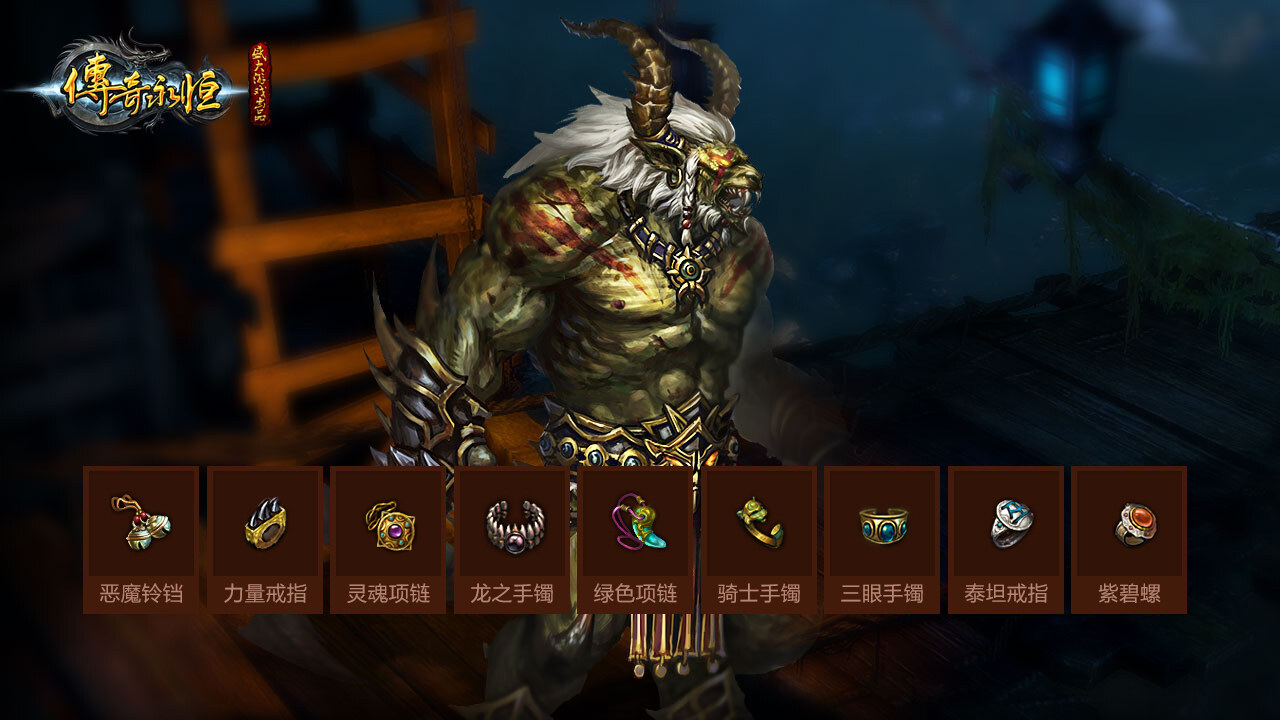Screen dimensions: 1280x720
Task: Click the 骑士手镯 bracelet tile
Action: (759, 539)
